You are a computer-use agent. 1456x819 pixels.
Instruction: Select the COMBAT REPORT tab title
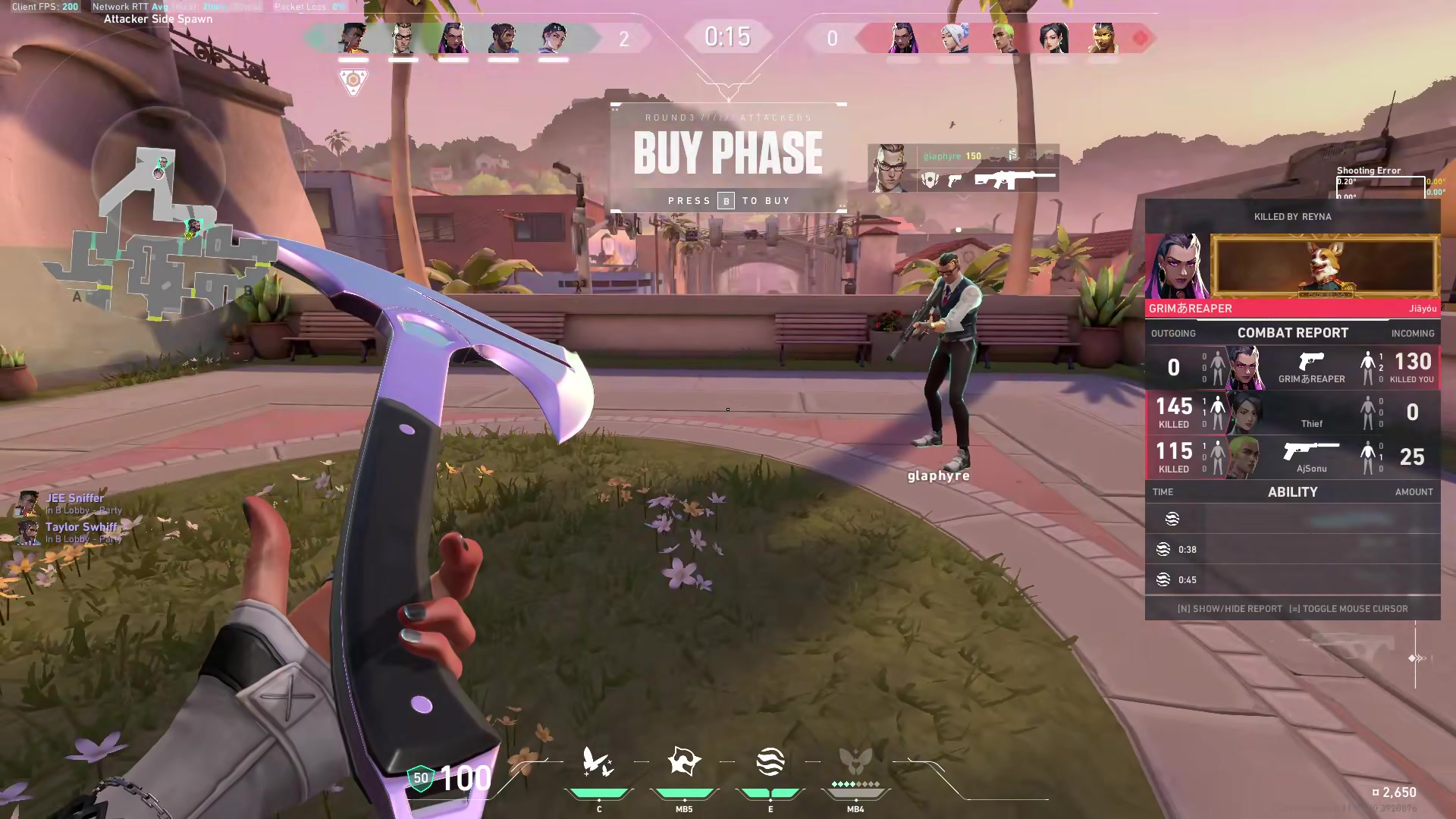(1292, 332)
